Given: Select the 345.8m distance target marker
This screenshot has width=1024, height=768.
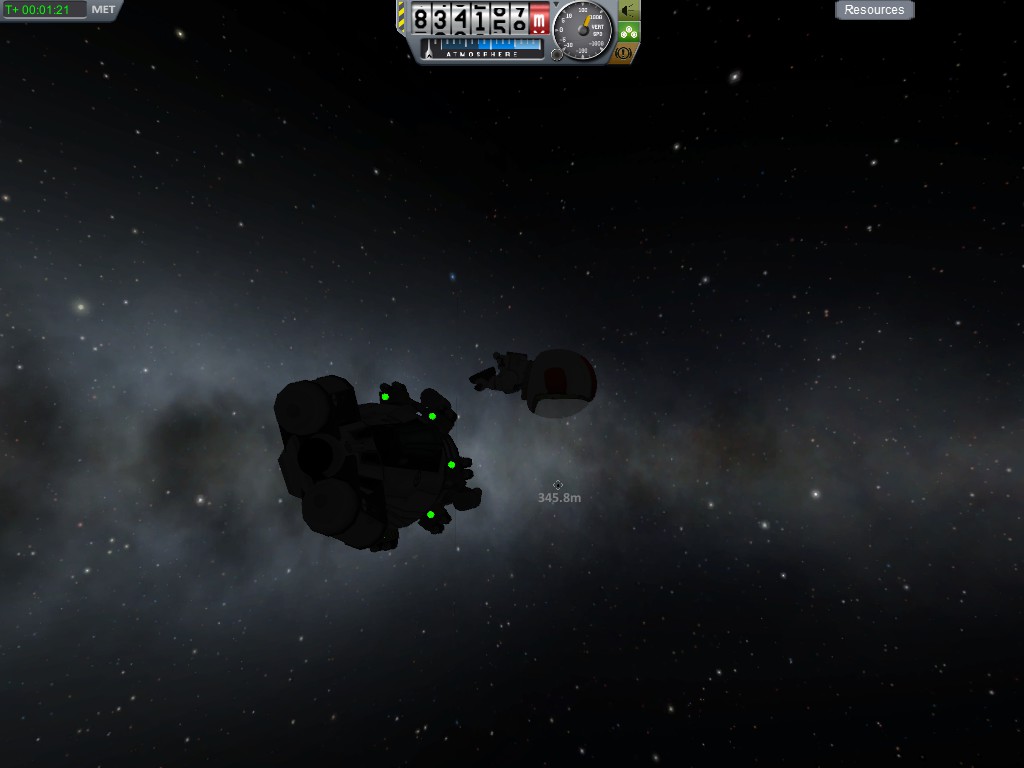Looking at the screenshot, I should (x=558, y=485).
